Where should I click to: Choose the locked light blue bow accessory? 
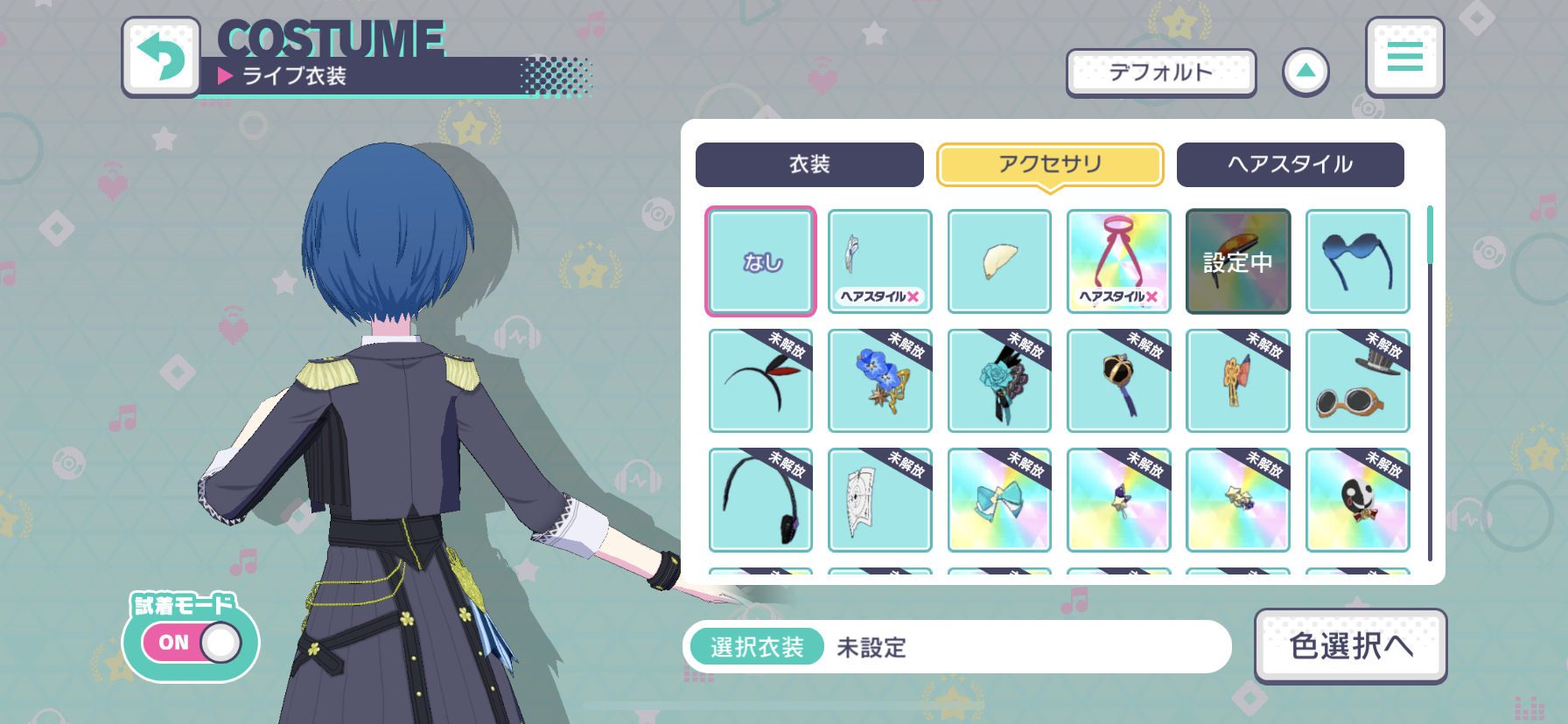click(x=999, y=500)
